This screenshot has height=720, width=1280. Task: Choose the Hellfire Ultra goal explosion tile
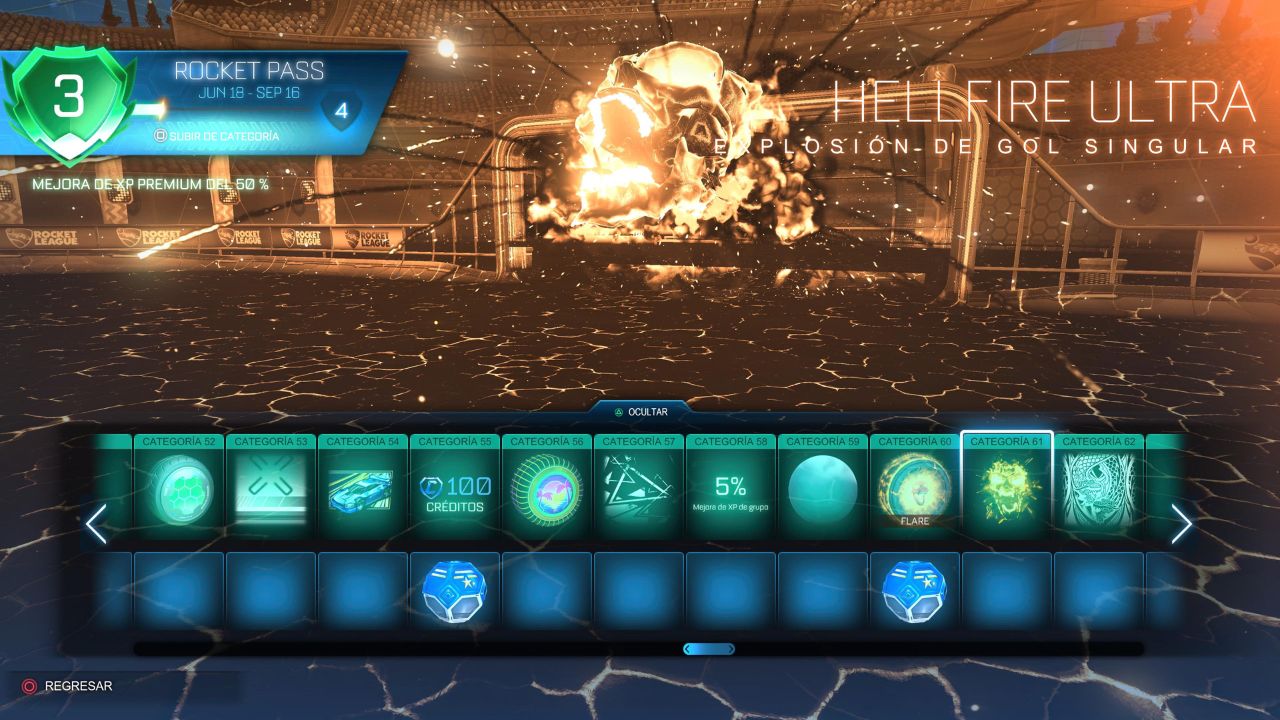pyautogui.click(x=1007, y=490)
